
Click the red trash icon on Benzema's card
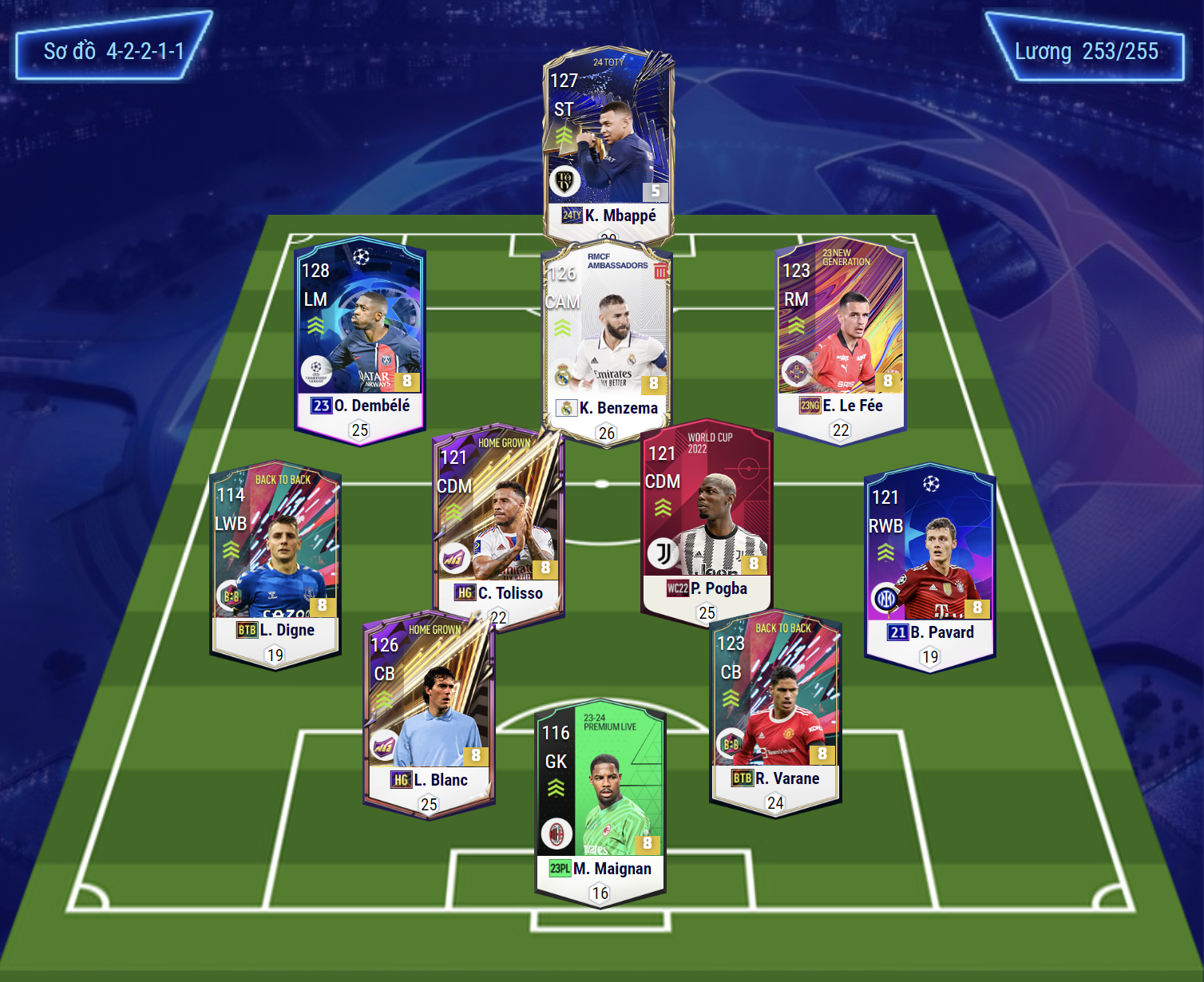pyautogui.click(x=660, y=271)
